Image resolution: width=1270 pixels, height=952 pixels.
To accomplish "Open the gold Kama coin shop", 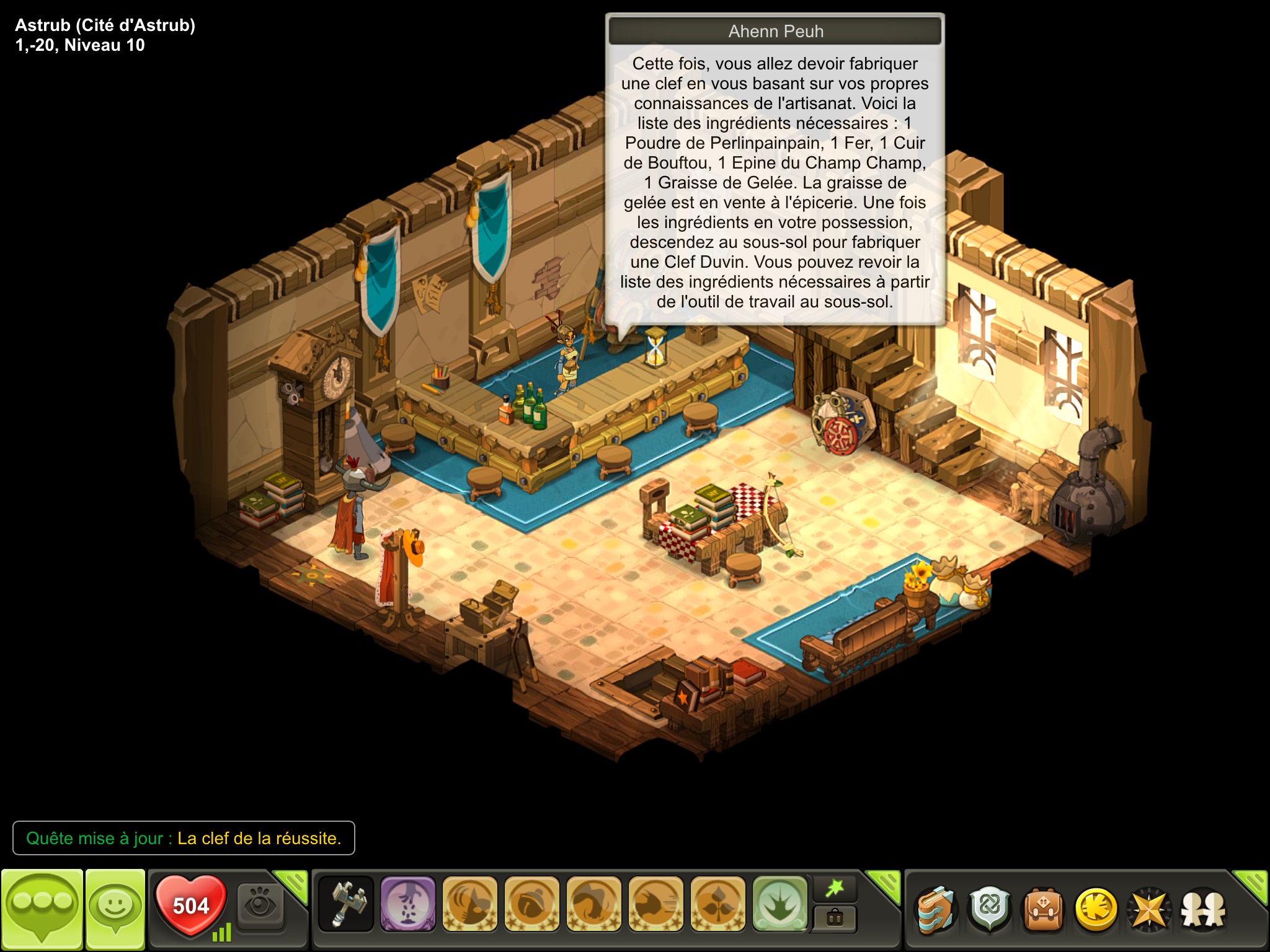I will [x=1096, y=909].
